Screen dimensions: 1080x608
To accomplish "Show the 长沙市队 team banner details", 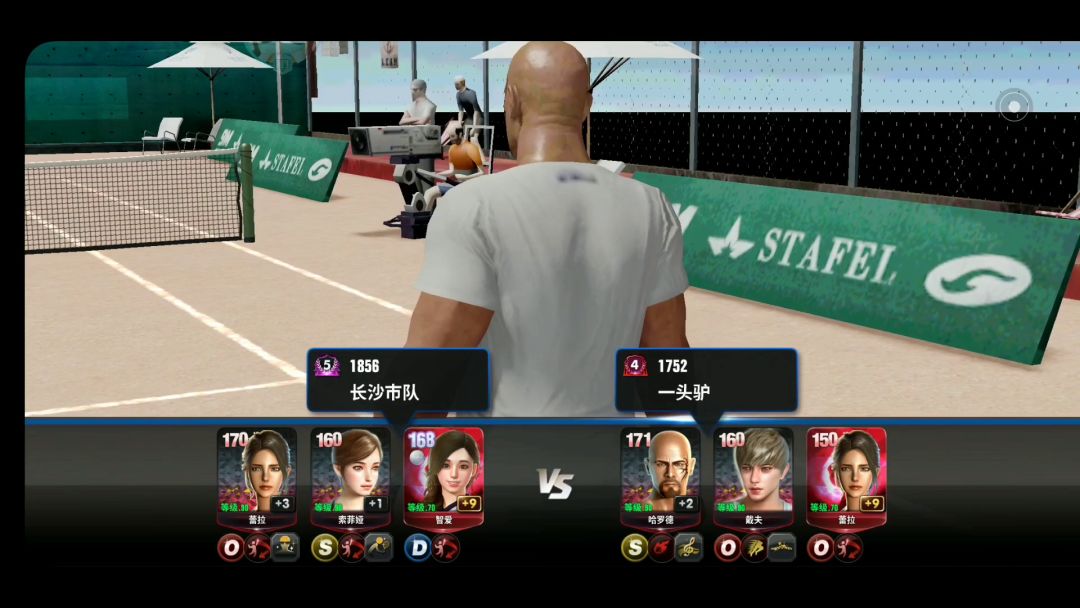I will (x=398, y=380).
